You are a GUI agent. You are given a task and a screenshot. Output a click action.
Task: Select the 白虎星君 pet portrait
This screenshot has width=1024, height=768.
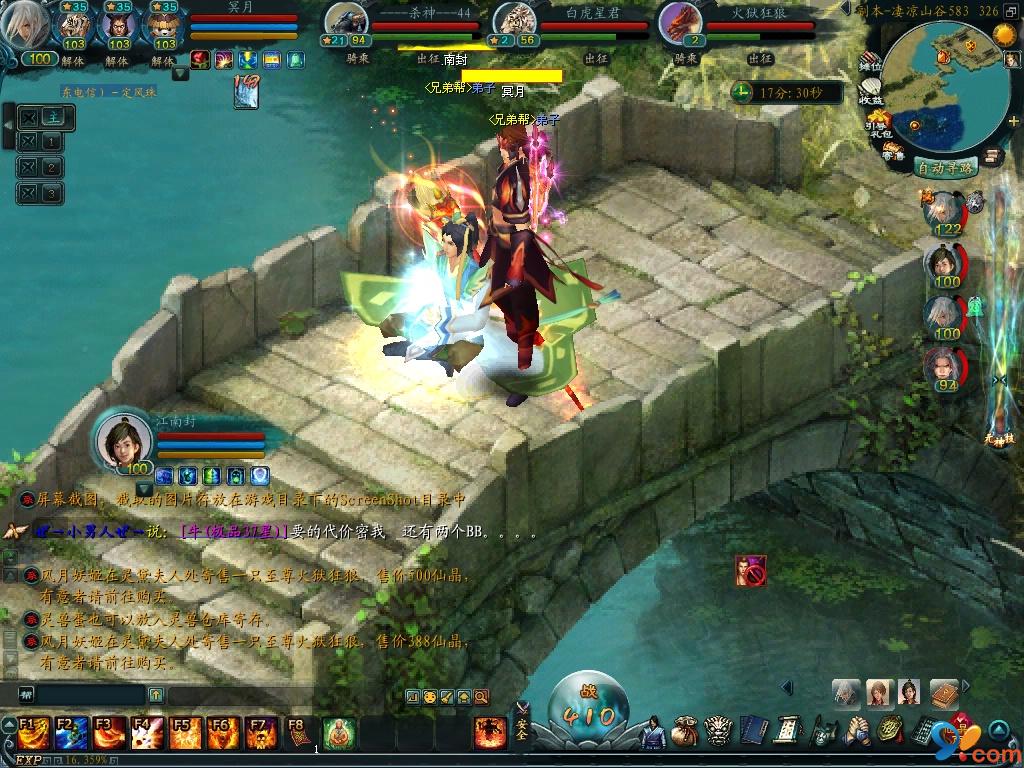516,22
